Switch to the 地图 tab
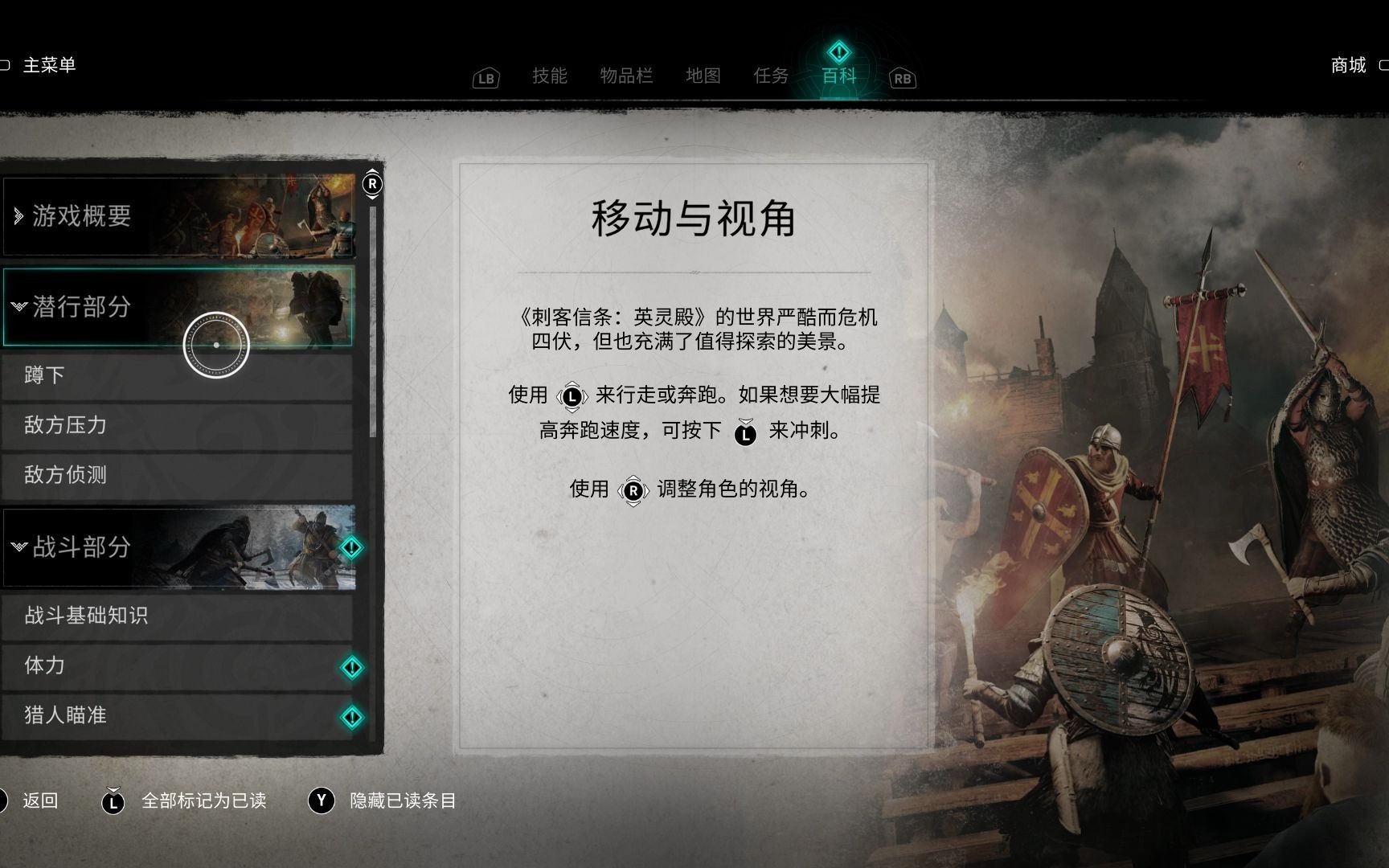This screenshot has width=1389, height=868. (x=703, y=76)
